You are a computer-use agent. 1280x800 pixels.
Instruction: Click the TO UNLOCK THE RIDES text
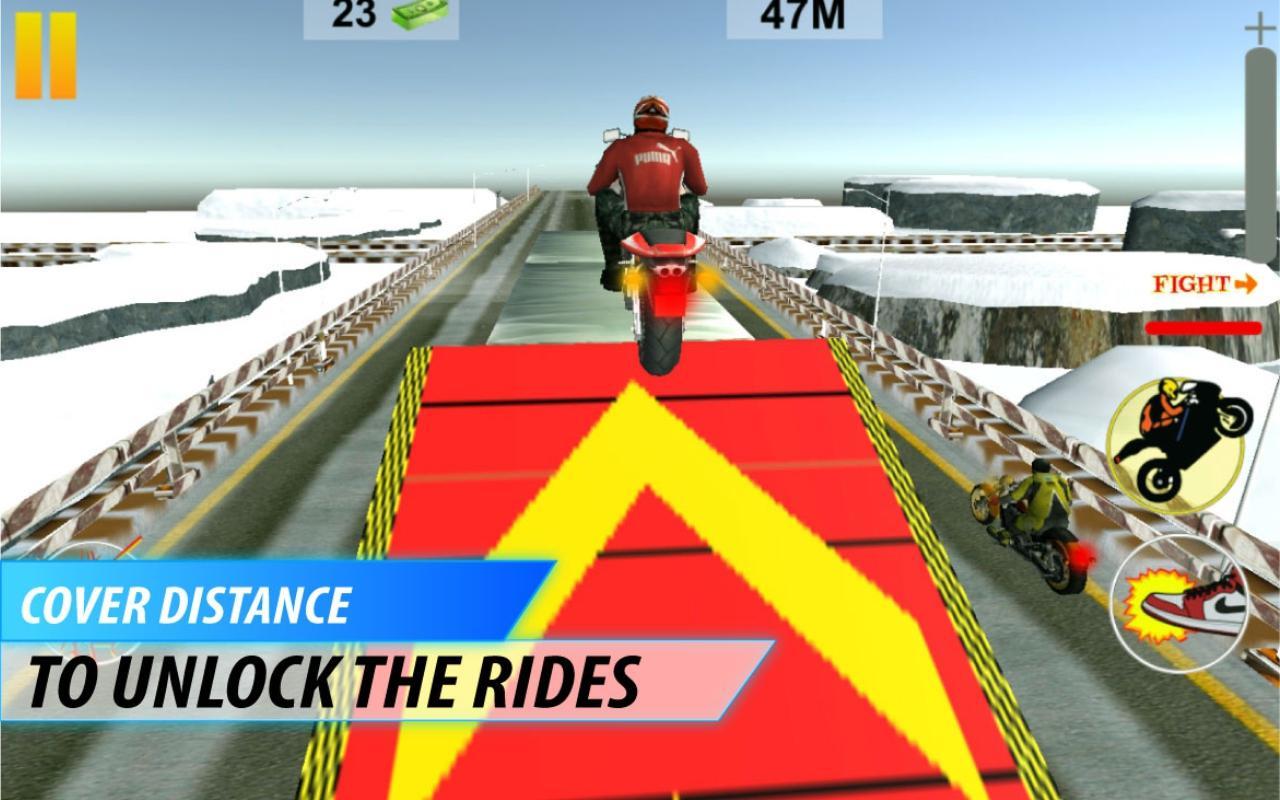tap(335, 678)
